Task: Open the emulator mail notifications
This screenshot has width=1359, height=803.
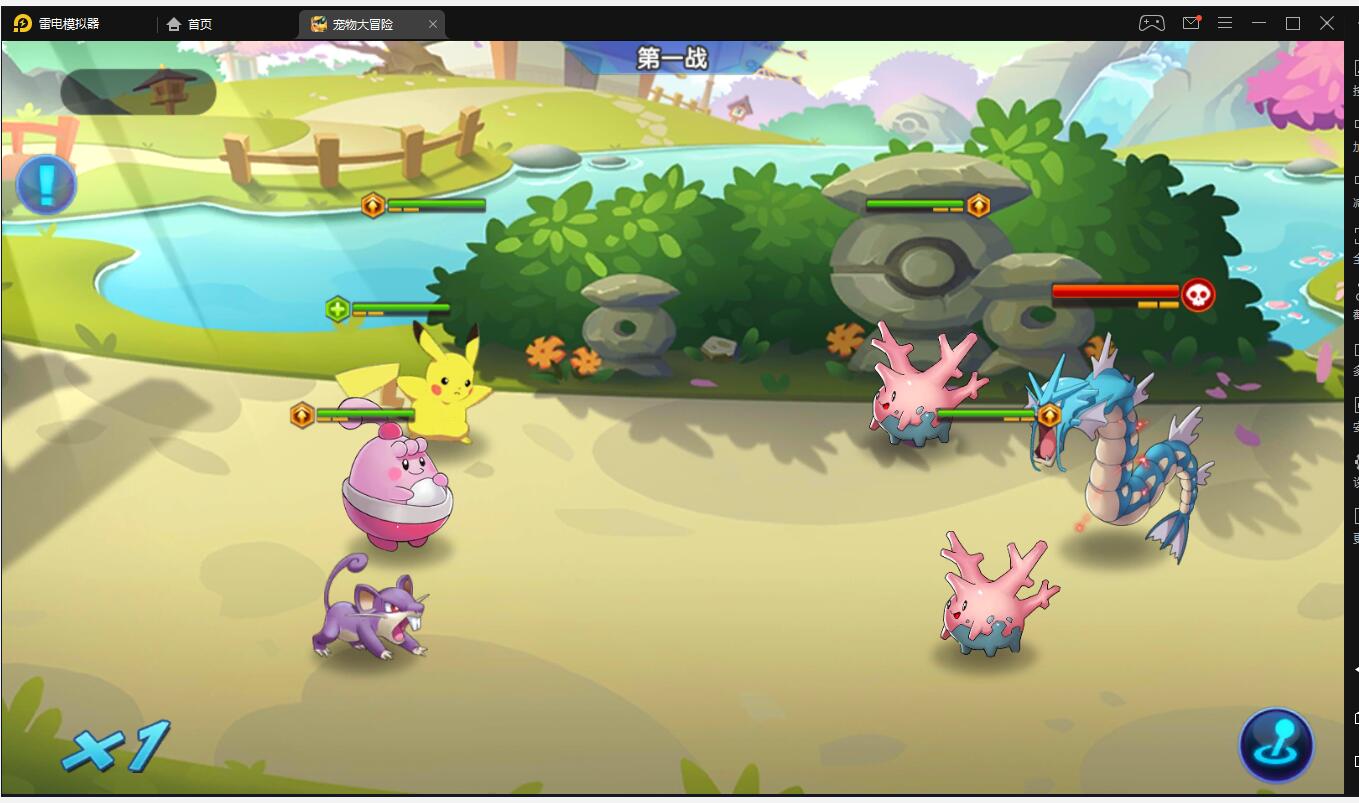Action: (x=1191, y=23)
